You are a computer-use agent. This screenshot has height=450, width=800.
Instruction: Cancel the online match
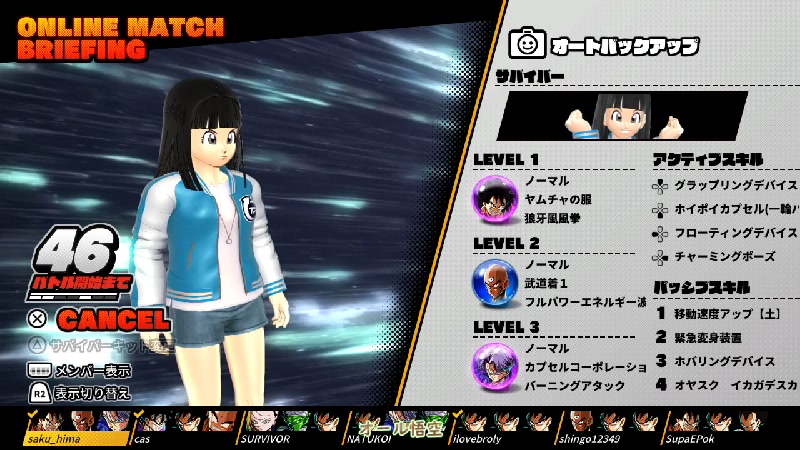tap(112, 320)
